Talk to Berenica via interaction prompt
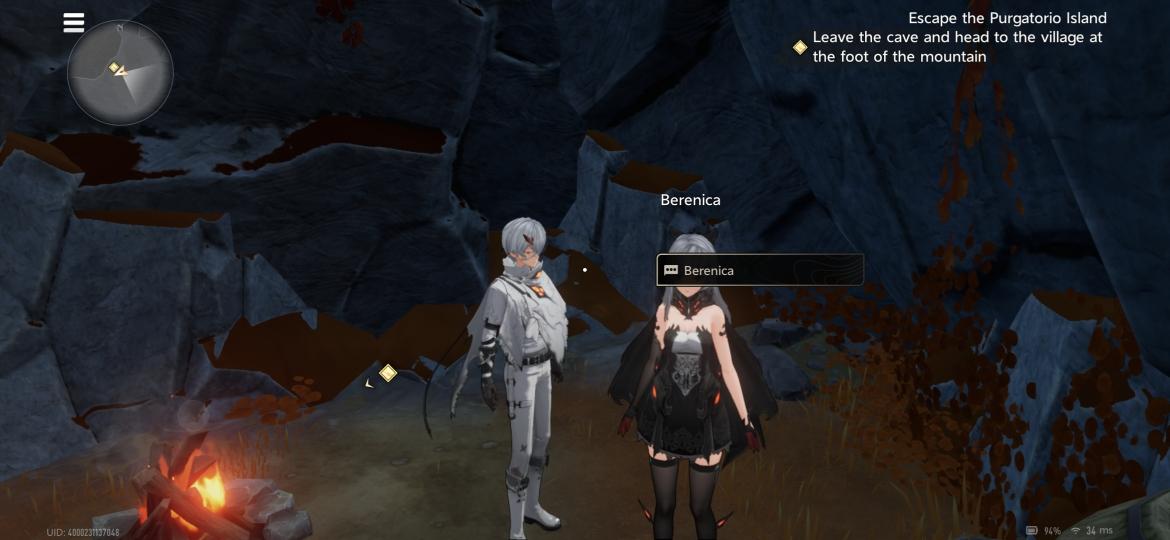The width and height of the screenshot is (1170, 540). pyautogui.click(x=760, y=270)
